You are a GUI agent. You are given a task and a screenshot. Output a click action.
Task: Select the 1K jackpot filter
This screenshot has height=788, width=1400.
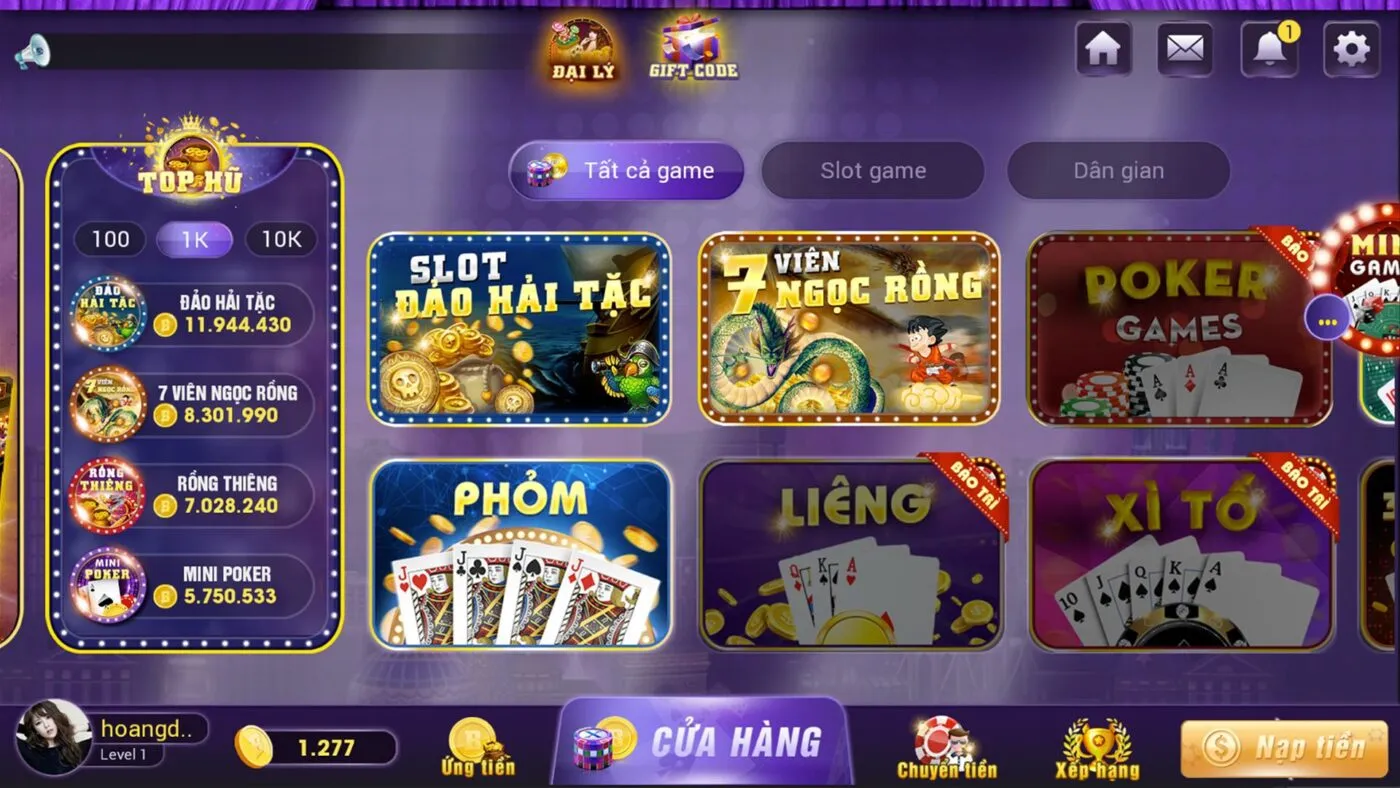(195, 239)
